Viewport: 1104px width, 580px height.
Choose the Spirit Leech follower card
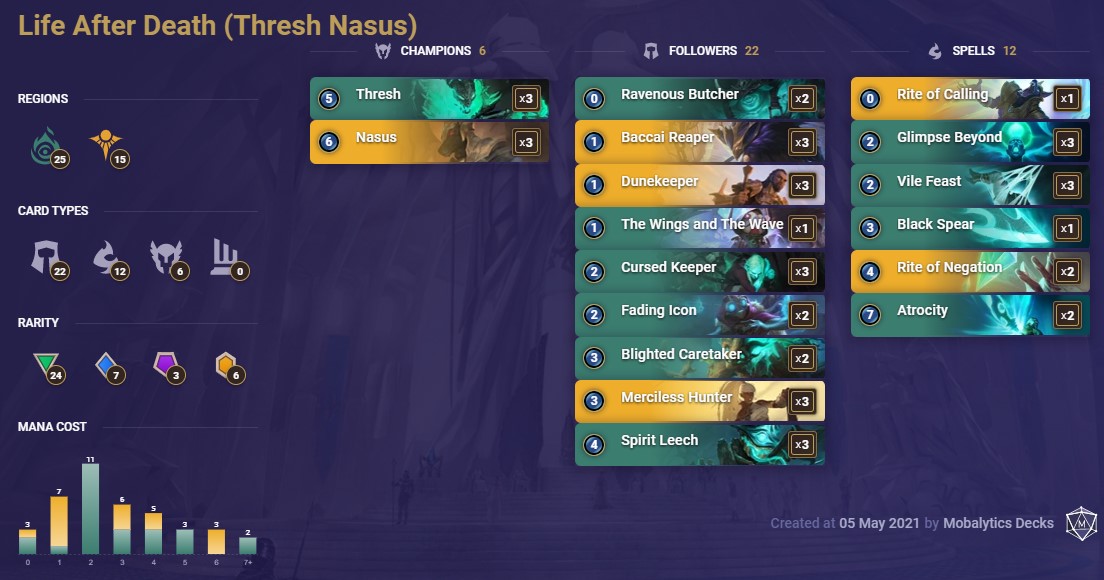click(x=699, y=444)
